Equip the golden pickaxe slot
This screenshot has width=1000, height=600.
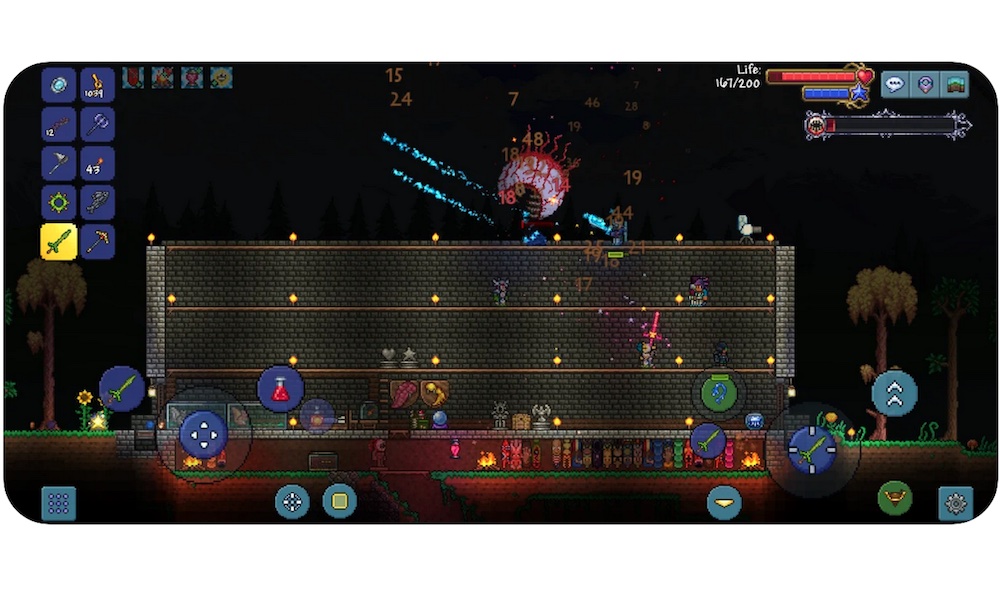tap(98, 241)
